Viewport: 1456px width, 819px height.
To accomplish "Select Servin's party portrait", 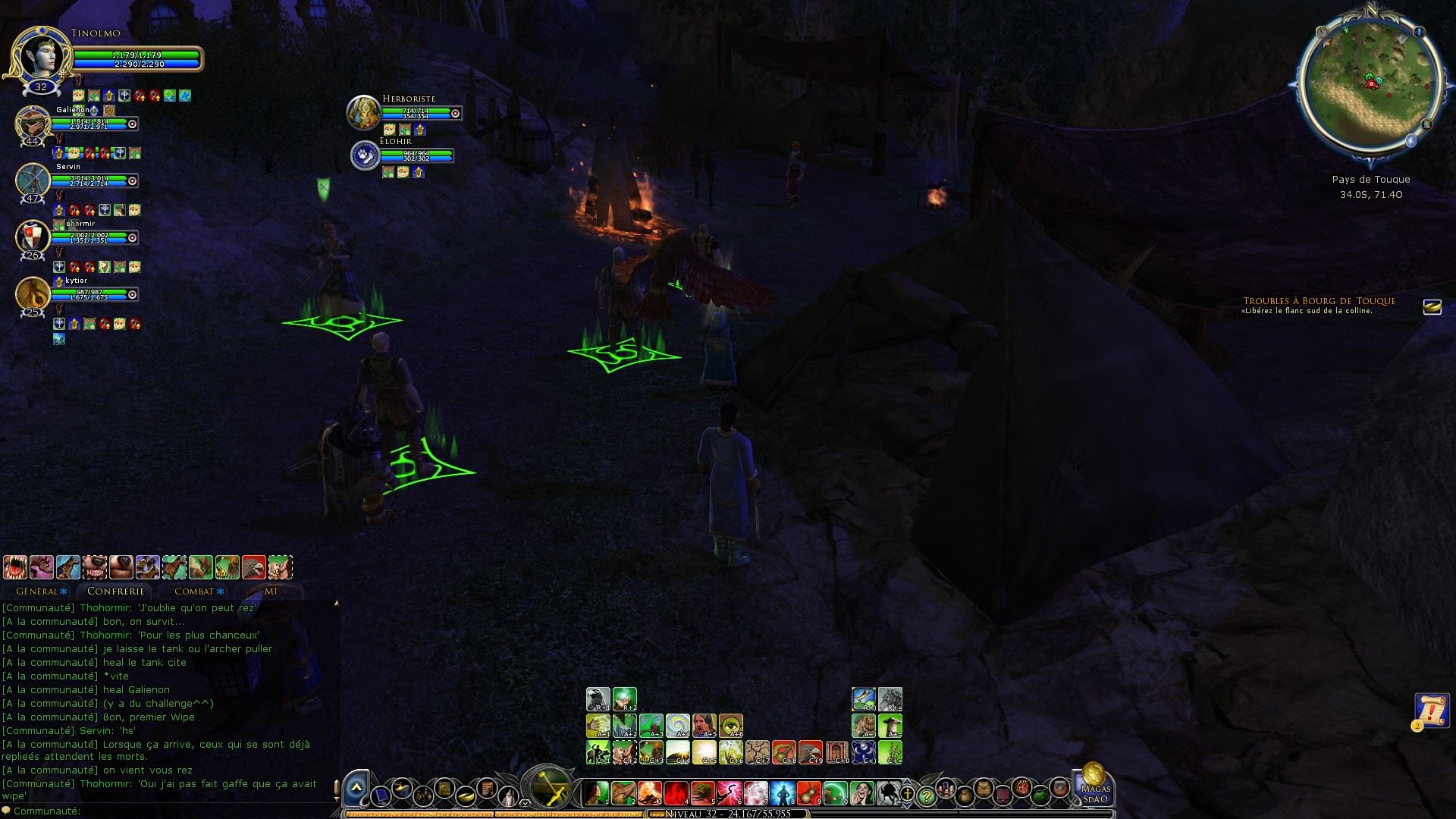I will coord(33,180).
